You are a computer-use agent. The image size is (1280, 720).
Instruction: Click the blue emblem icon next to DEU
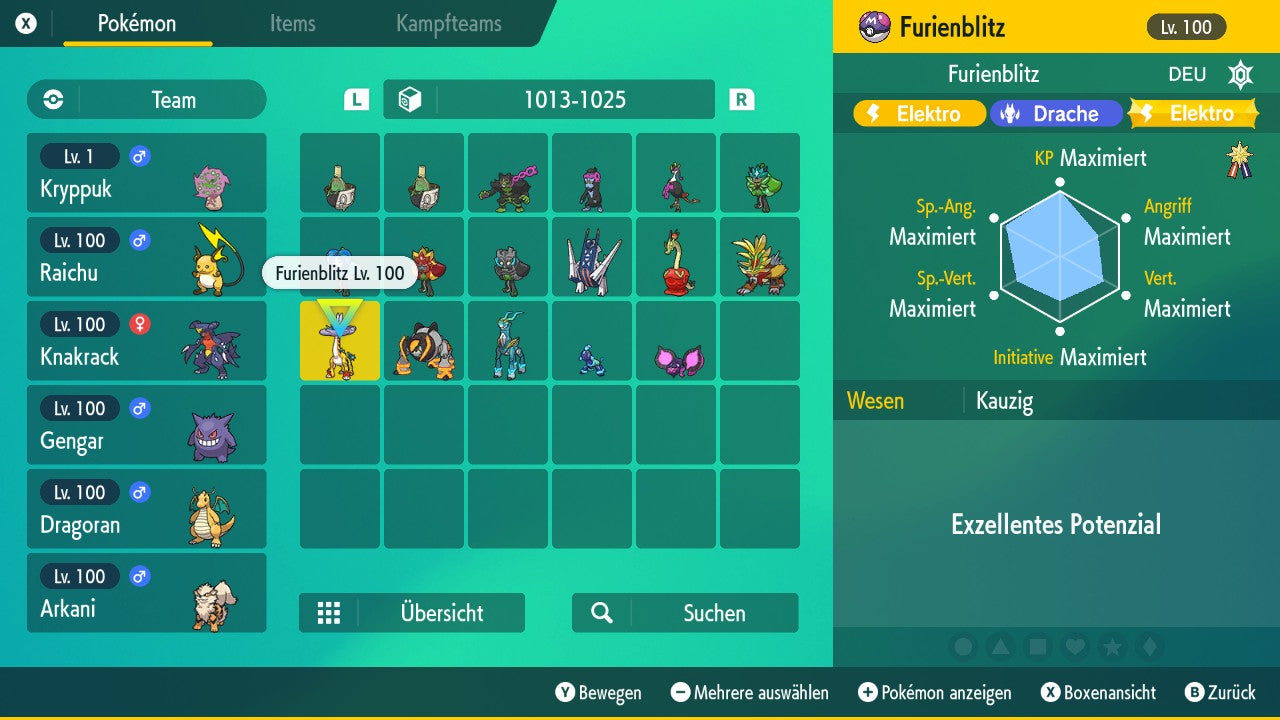tap(1240, 74)
